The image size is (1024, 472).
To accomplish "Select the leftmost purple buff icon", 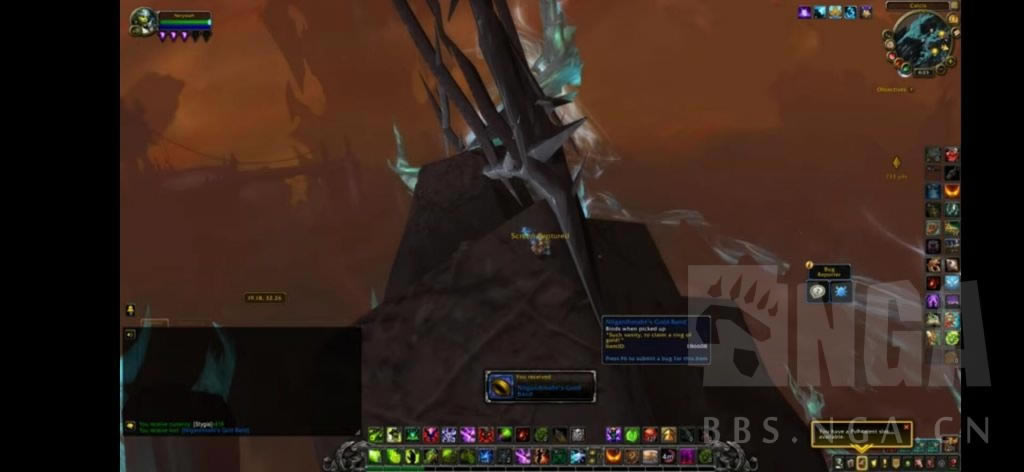I will pyautogui.click(x=804, y=12).
